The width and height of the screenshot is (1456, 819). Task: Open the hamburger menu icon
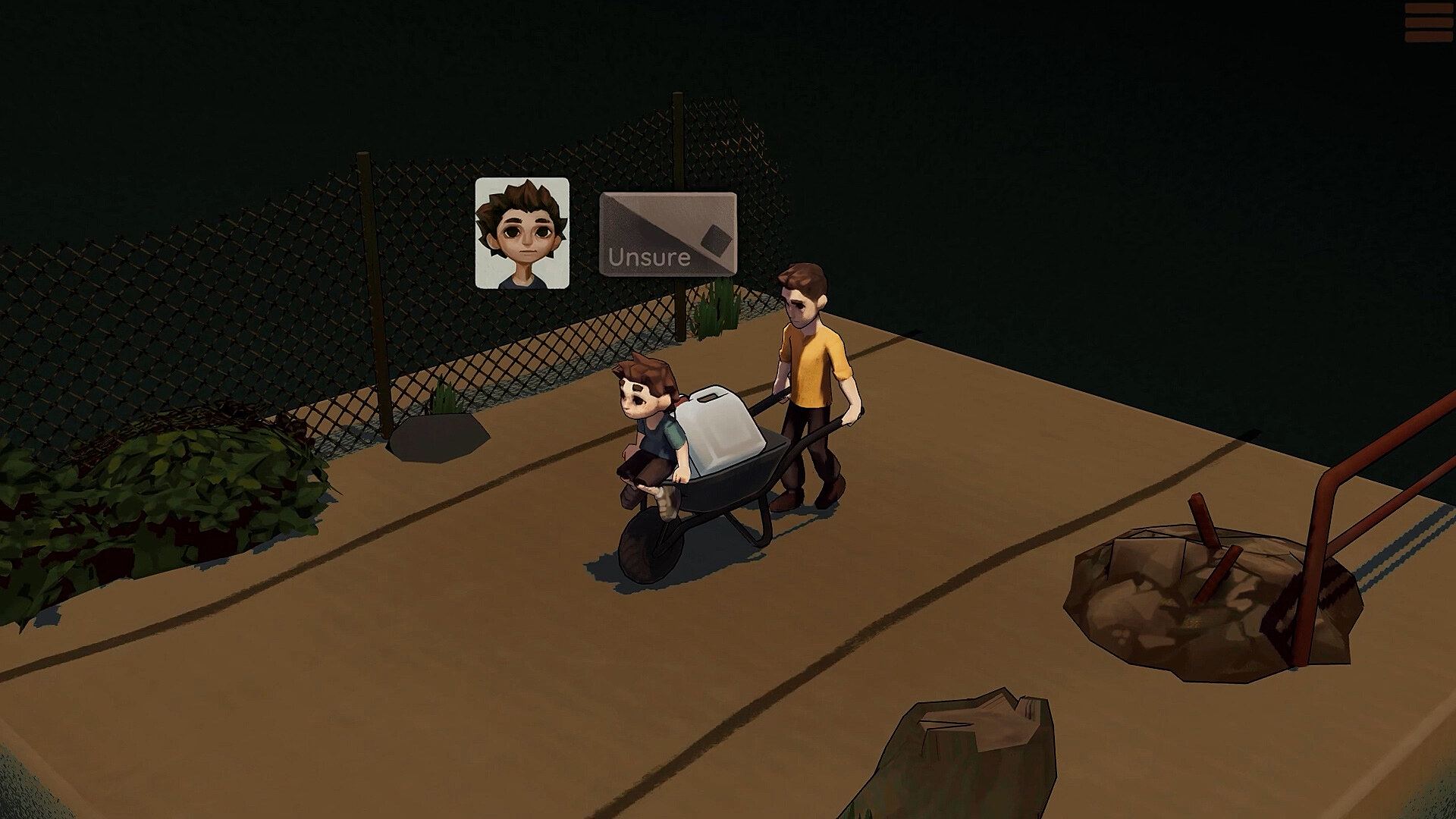pos(1429,24)
